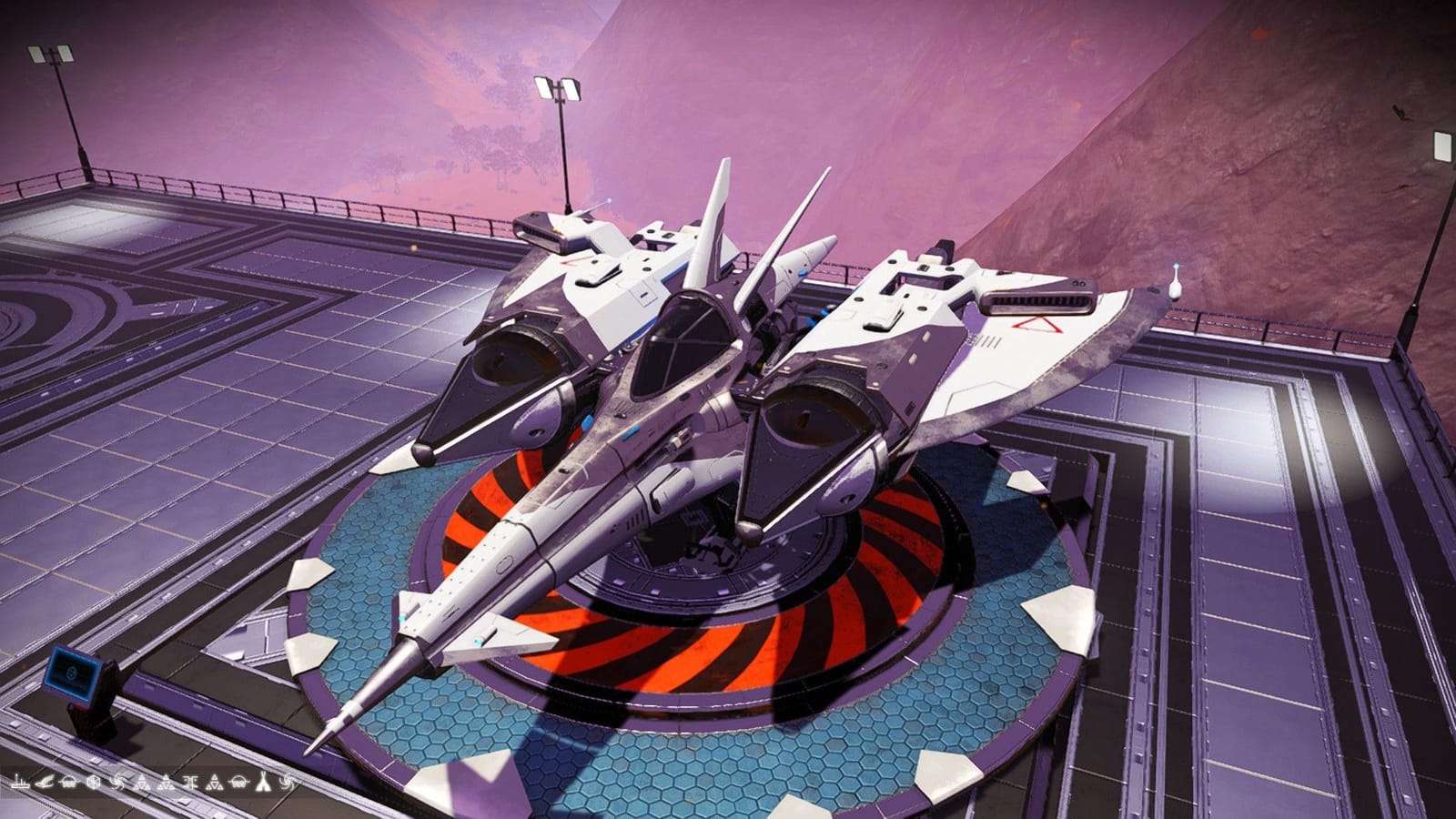Screen dimensions: 1456x819
Task: Click the white antenna beacon on the right wing
Action: 1177,284
